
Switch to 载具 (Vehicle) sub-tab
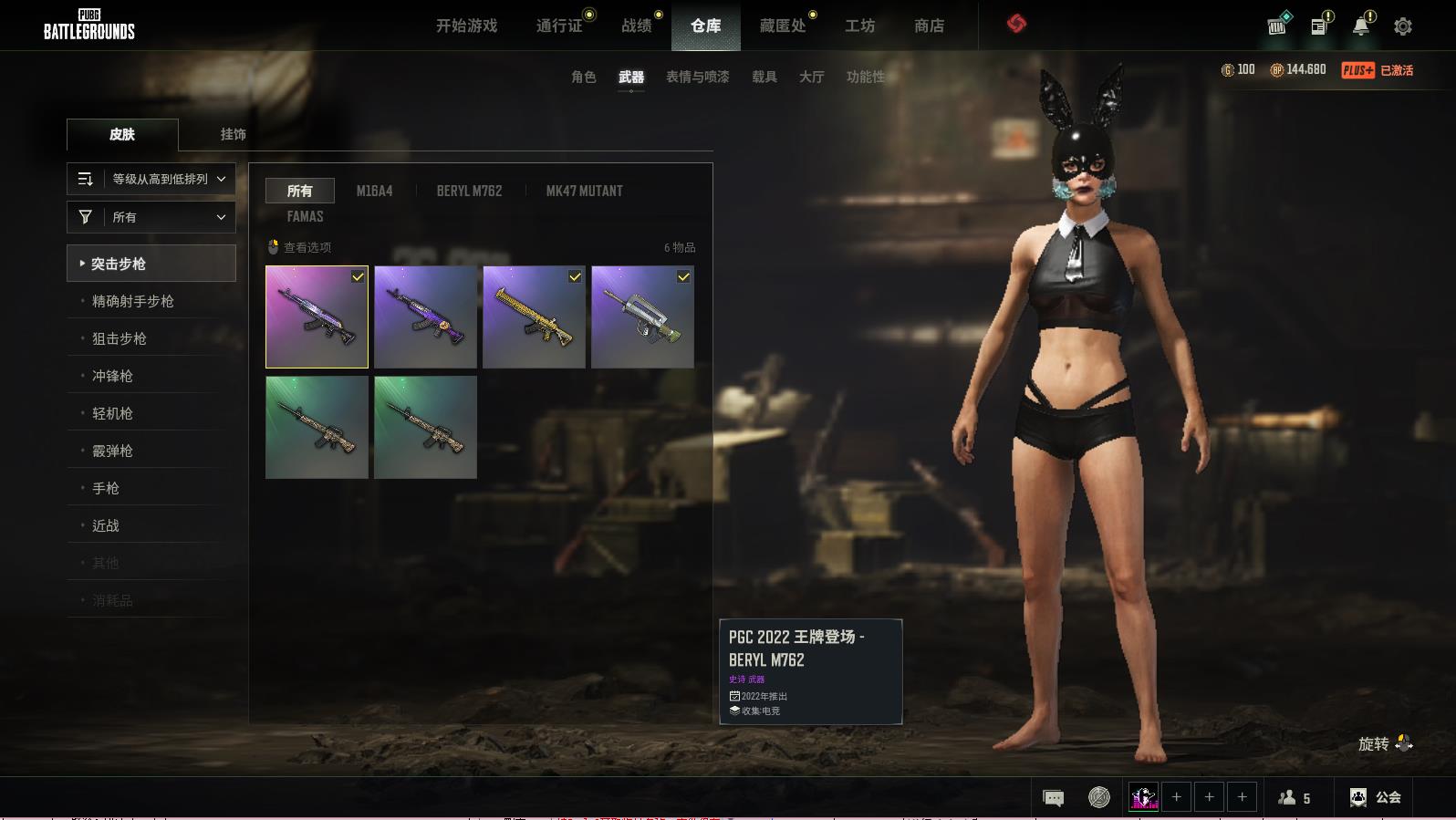pyautogui.click(x=764, y=77)
